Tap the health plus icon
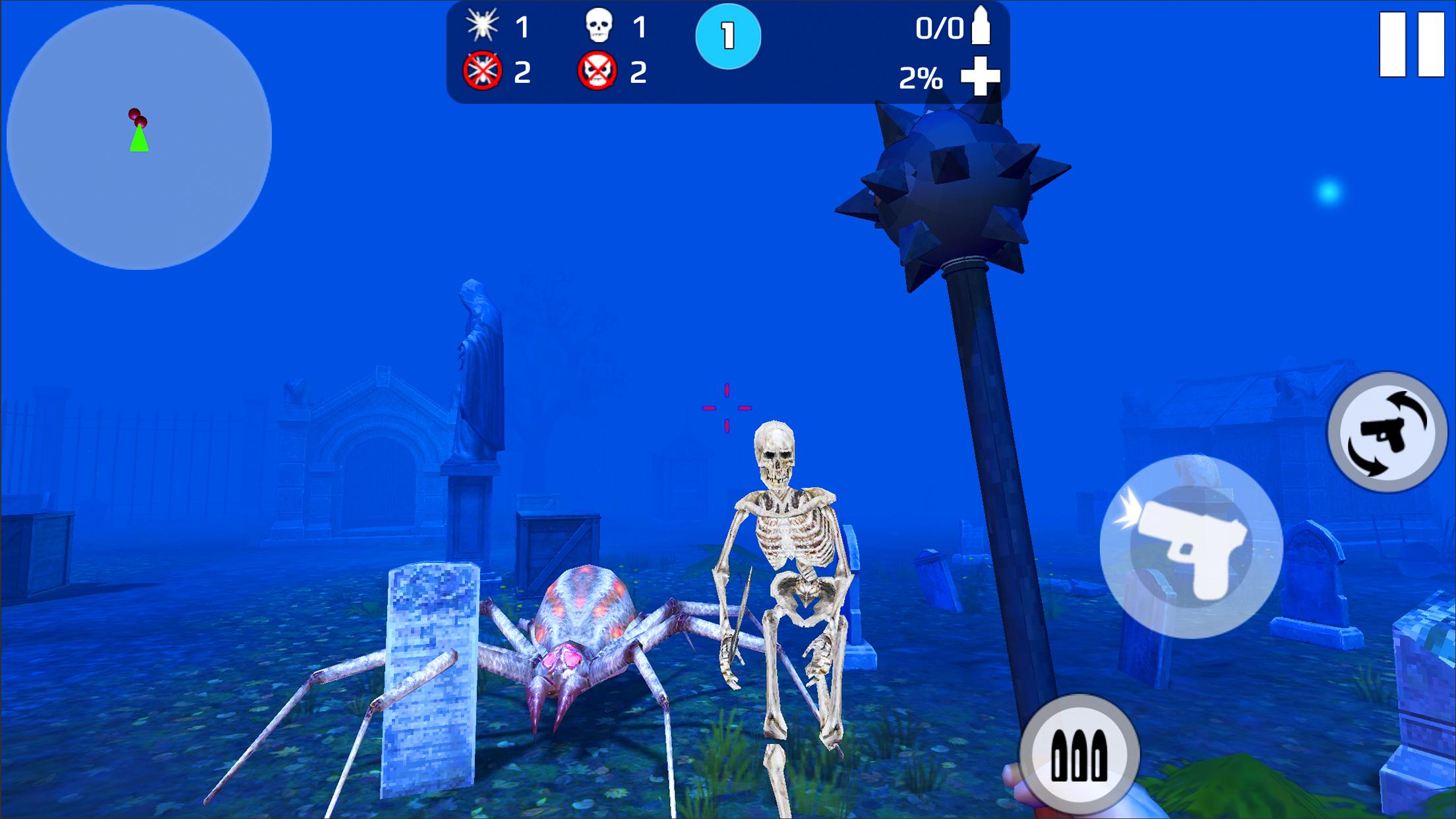The height and width of the screenshot is (819, 1456). [x=982, y=76]
